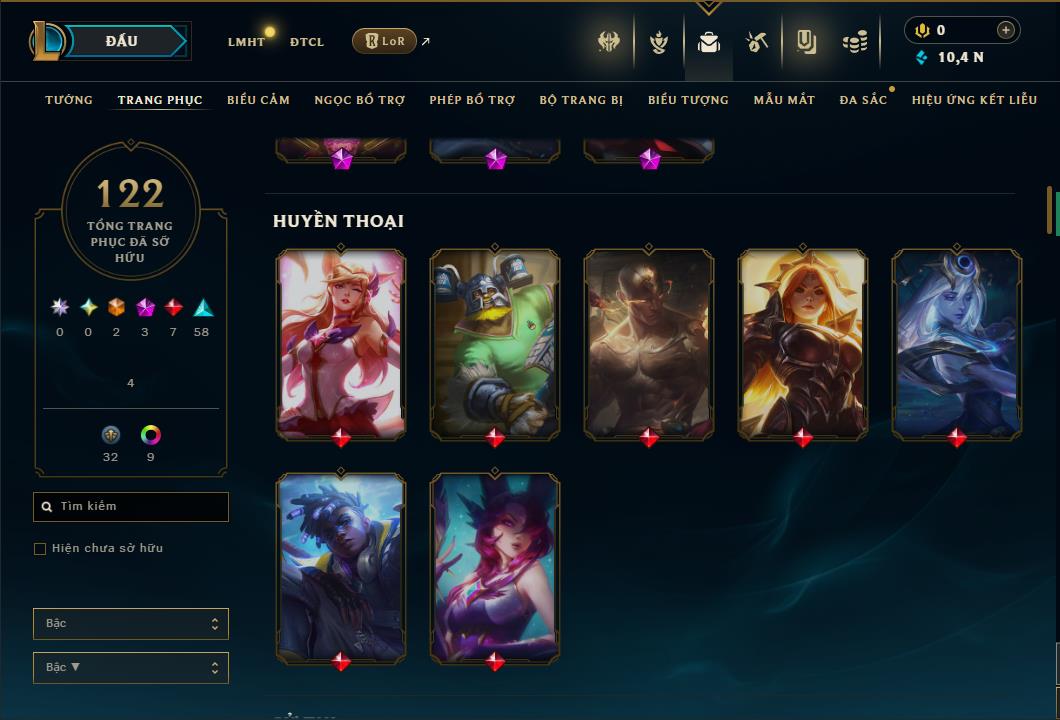The width and height of the screenshot is (1060, 720).
Task: Open the MẪU MẮT tab
Action: click(x=784, y=100)
